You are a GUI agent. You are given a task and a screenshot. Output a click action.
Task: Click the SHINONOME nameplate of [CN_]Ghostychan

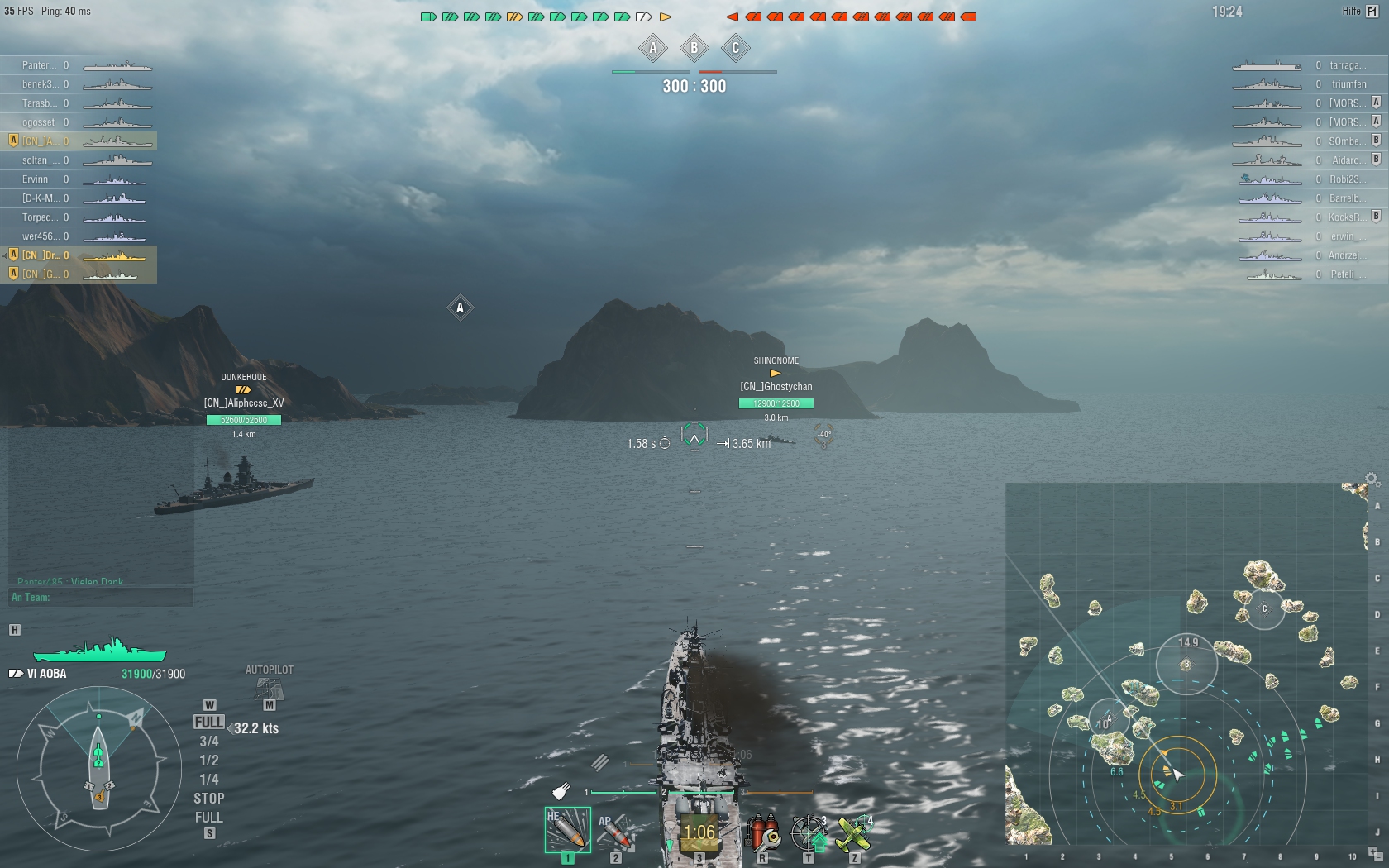(x=775, y=361)
